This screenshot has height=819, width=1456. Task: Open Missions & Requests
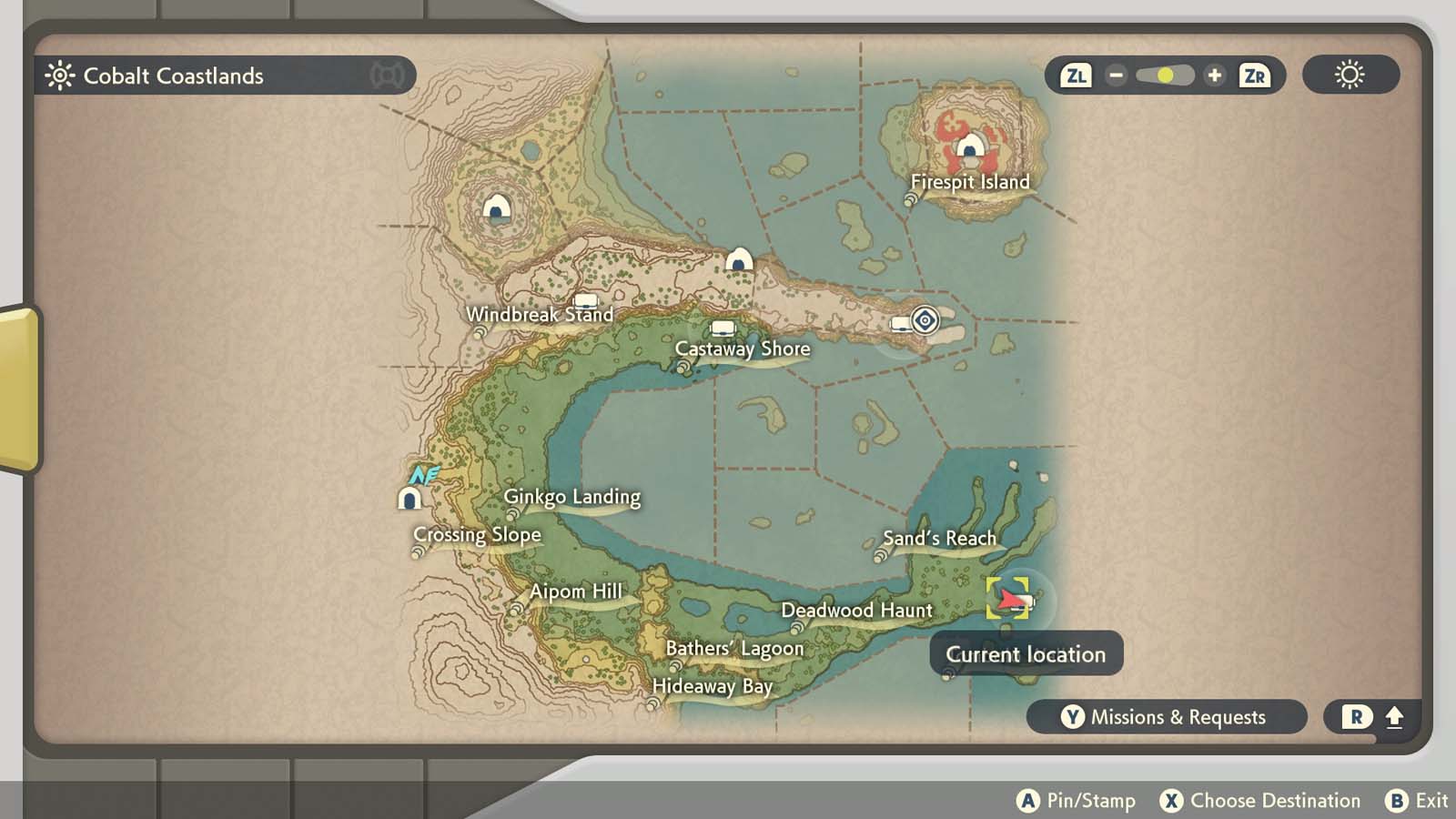point(1168,717)
